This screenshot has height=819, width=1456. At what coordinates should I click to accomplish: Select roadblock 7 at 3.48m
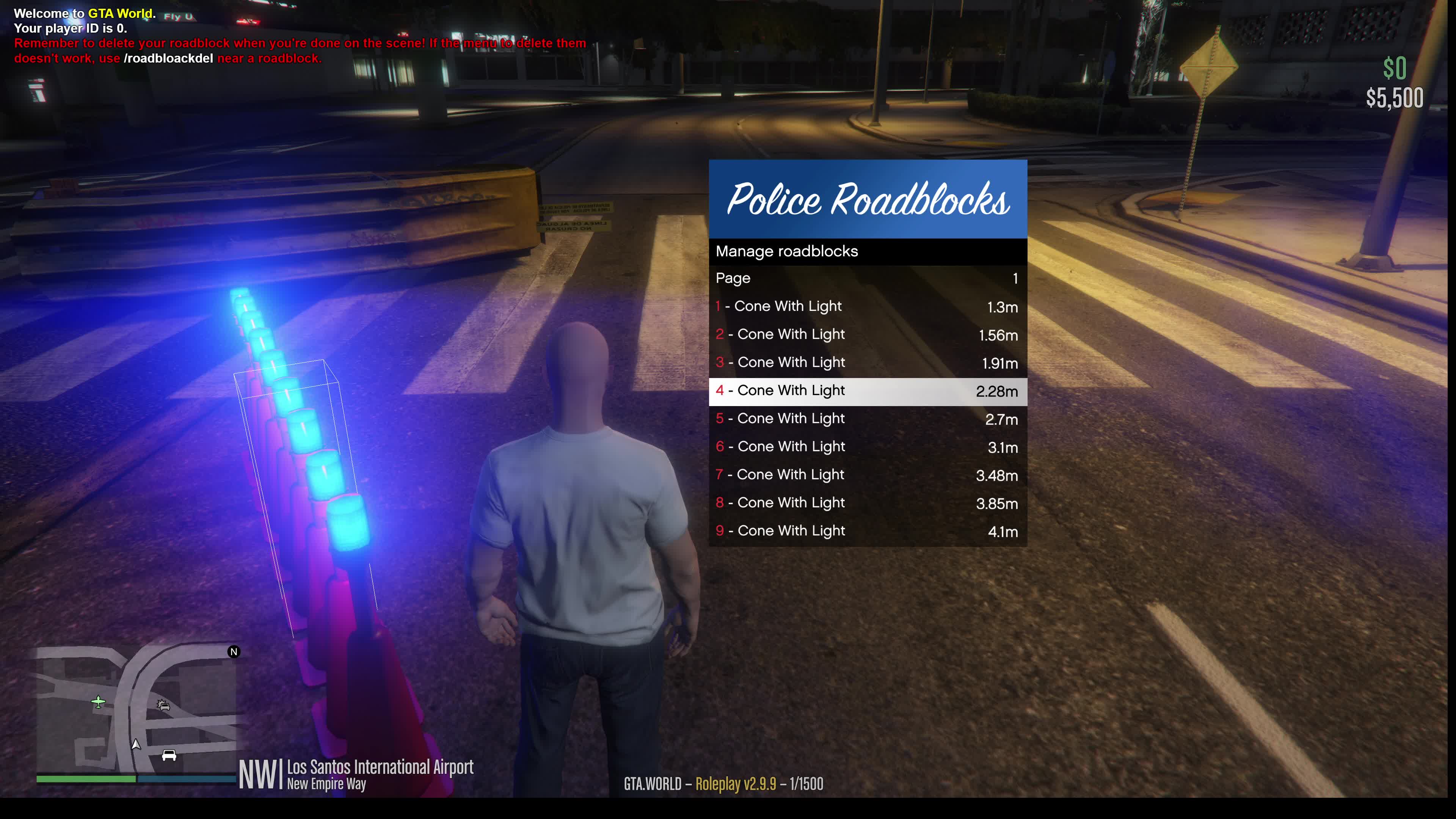coord(867,475)
